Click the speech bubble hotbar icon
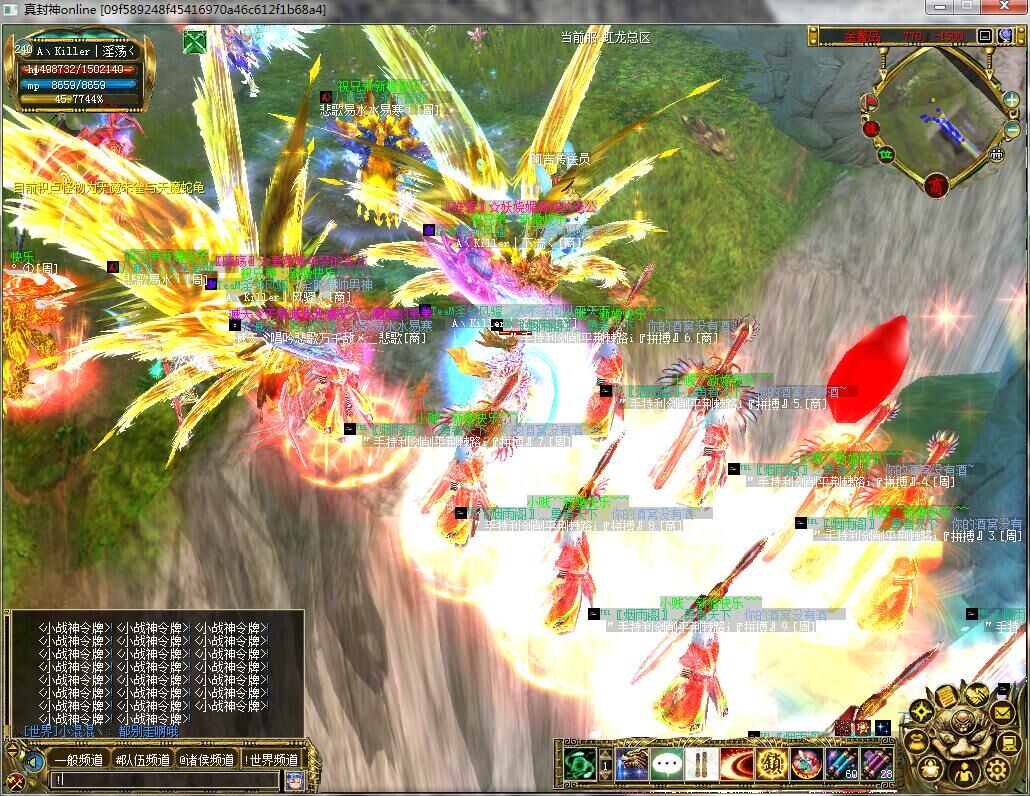The width and height of the screenshot is (1030, 796). (667, 764)
